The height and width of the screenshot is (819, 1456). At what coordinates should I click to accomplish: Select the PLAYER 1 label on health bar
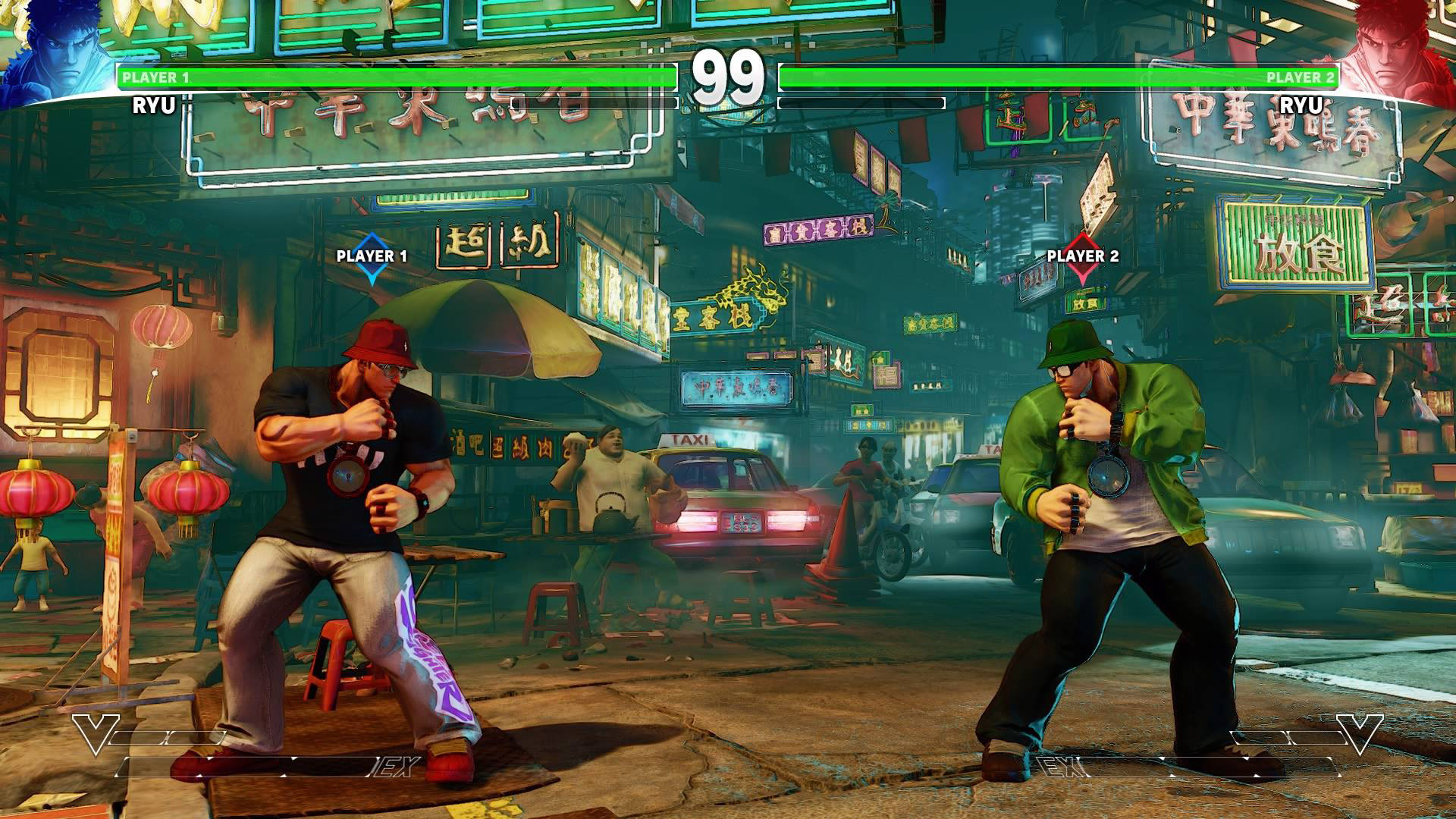click(155, 77)
